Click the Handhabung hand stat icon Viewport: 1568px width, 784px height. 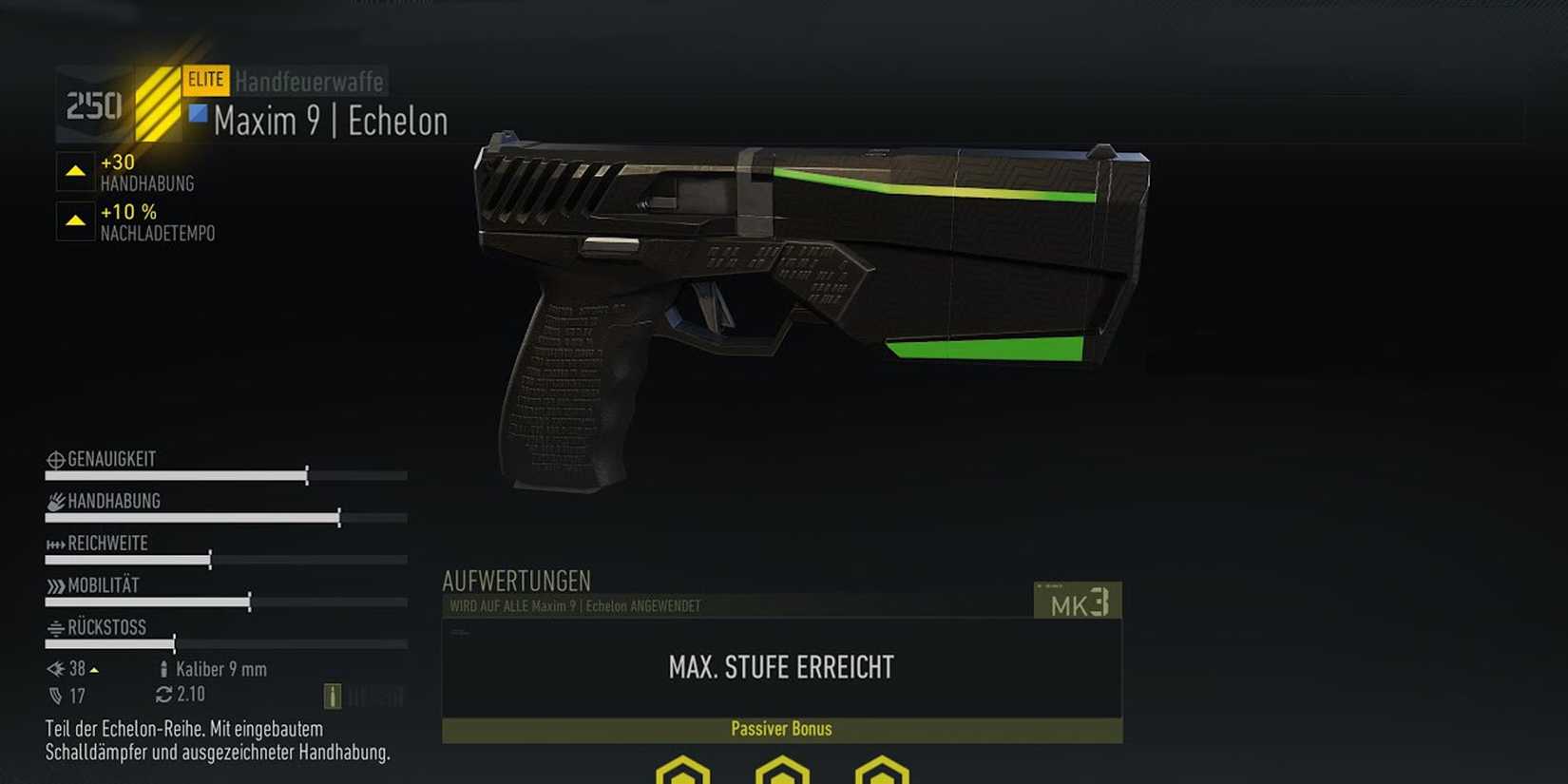pyautogui.click(x=55, y=501)
